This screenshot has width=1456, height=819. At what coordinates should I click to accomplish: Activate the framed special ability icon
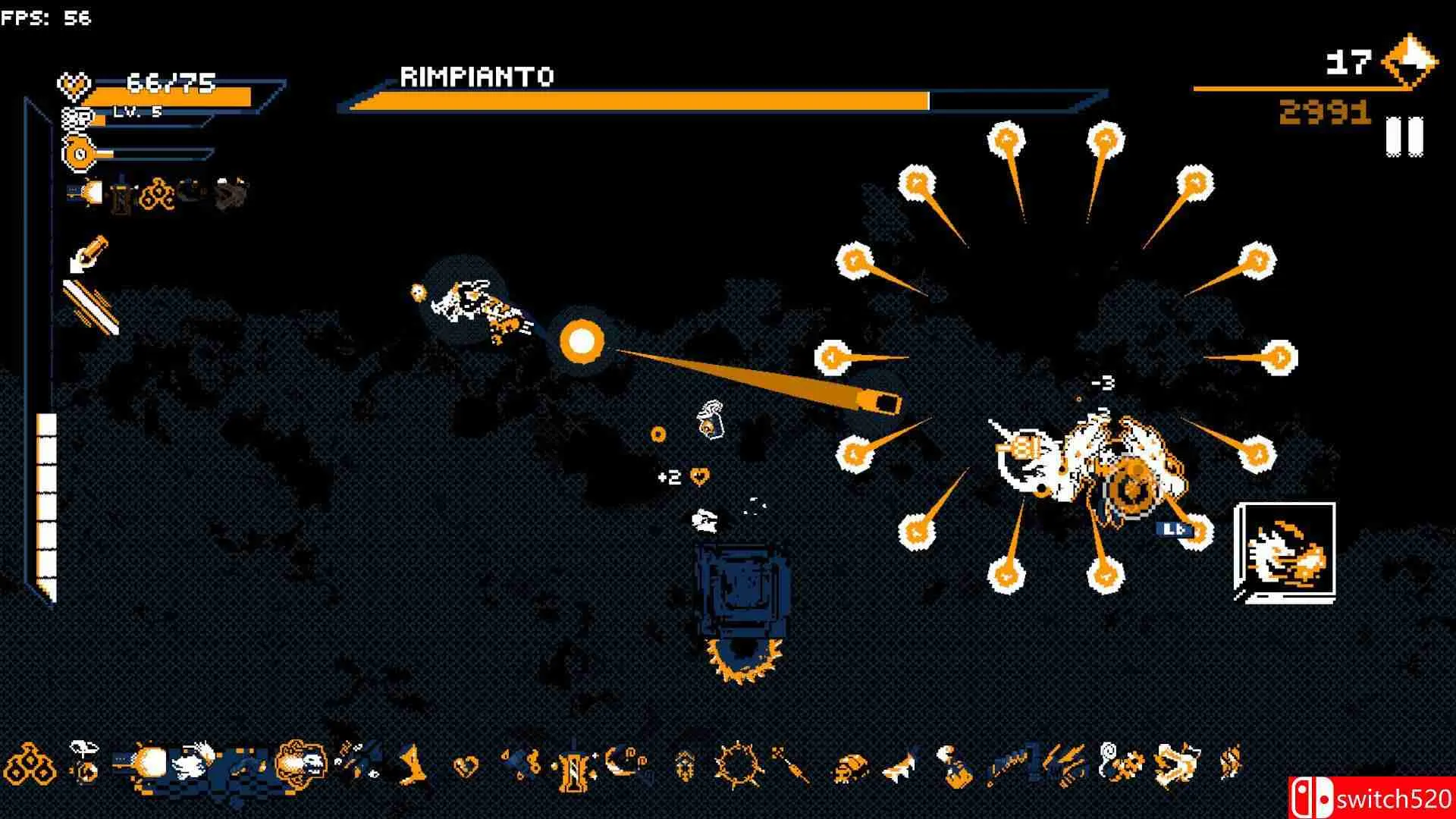pyautogui.click(x=1285, y=552)
